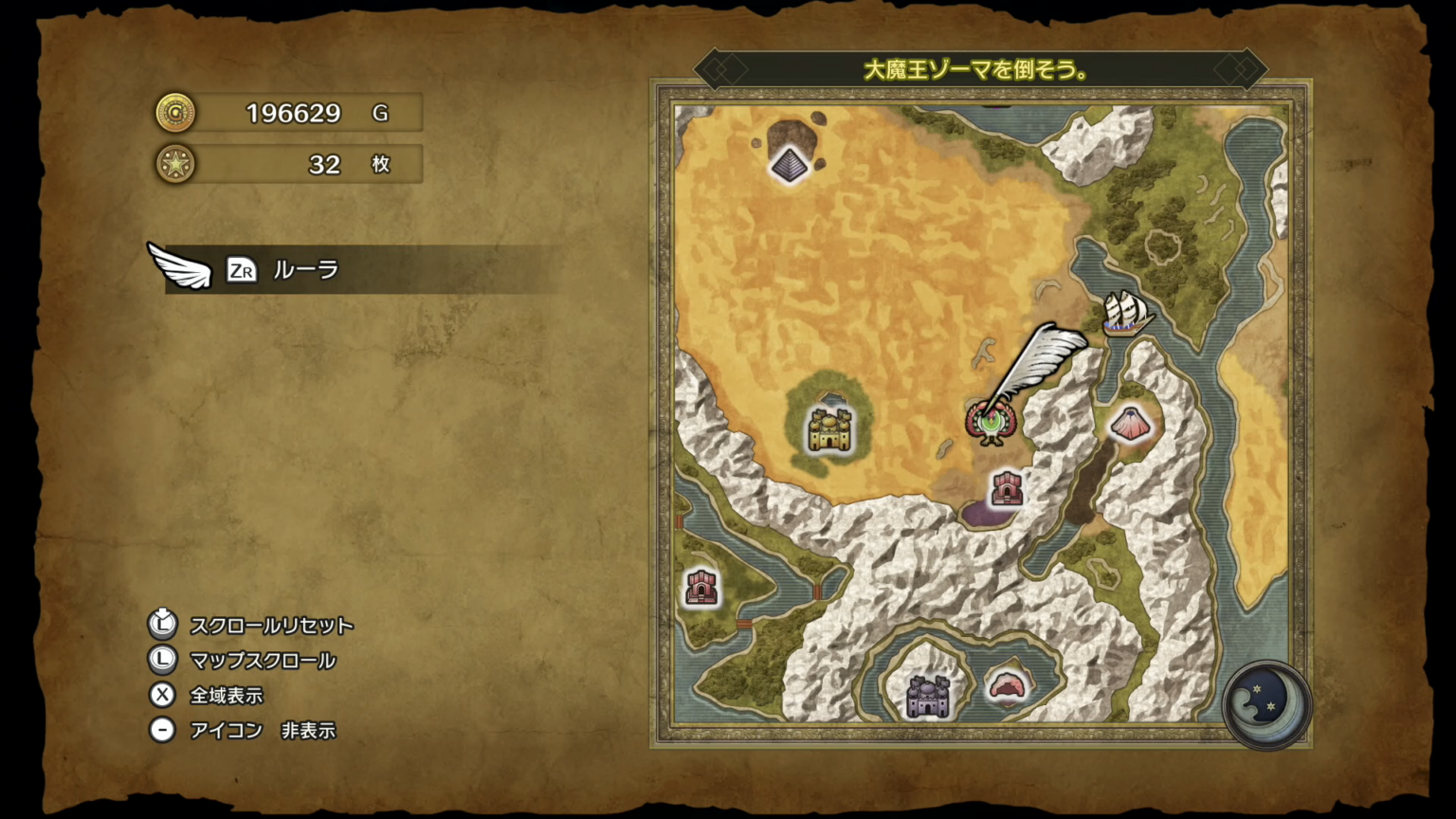Click the small red tower icon below the marker
This screenshot has width=1456, height=819.
1007,489
